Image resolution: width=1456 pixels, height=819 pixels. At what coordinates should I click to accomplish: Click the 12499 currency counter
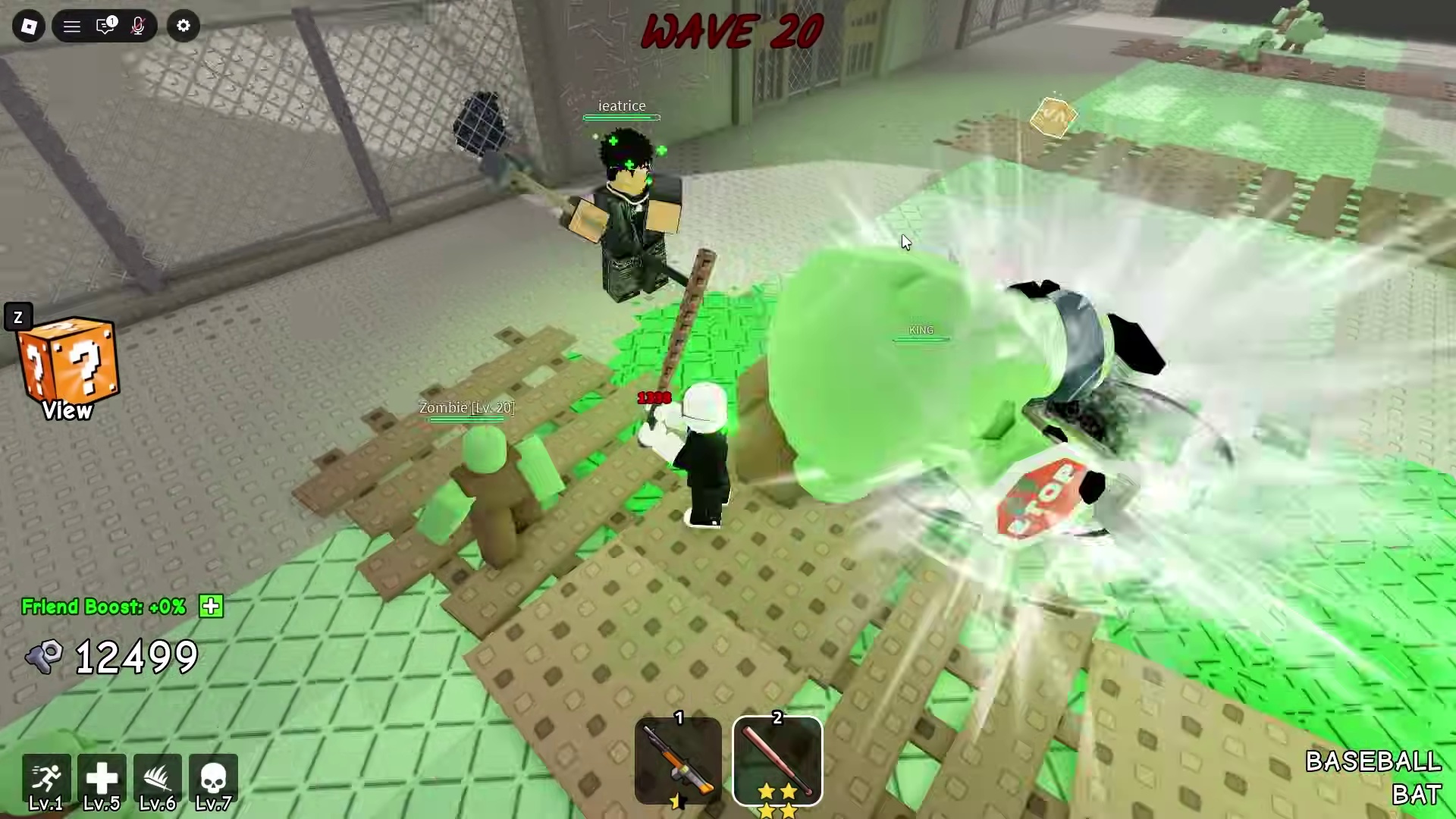(x=135, y=656)
